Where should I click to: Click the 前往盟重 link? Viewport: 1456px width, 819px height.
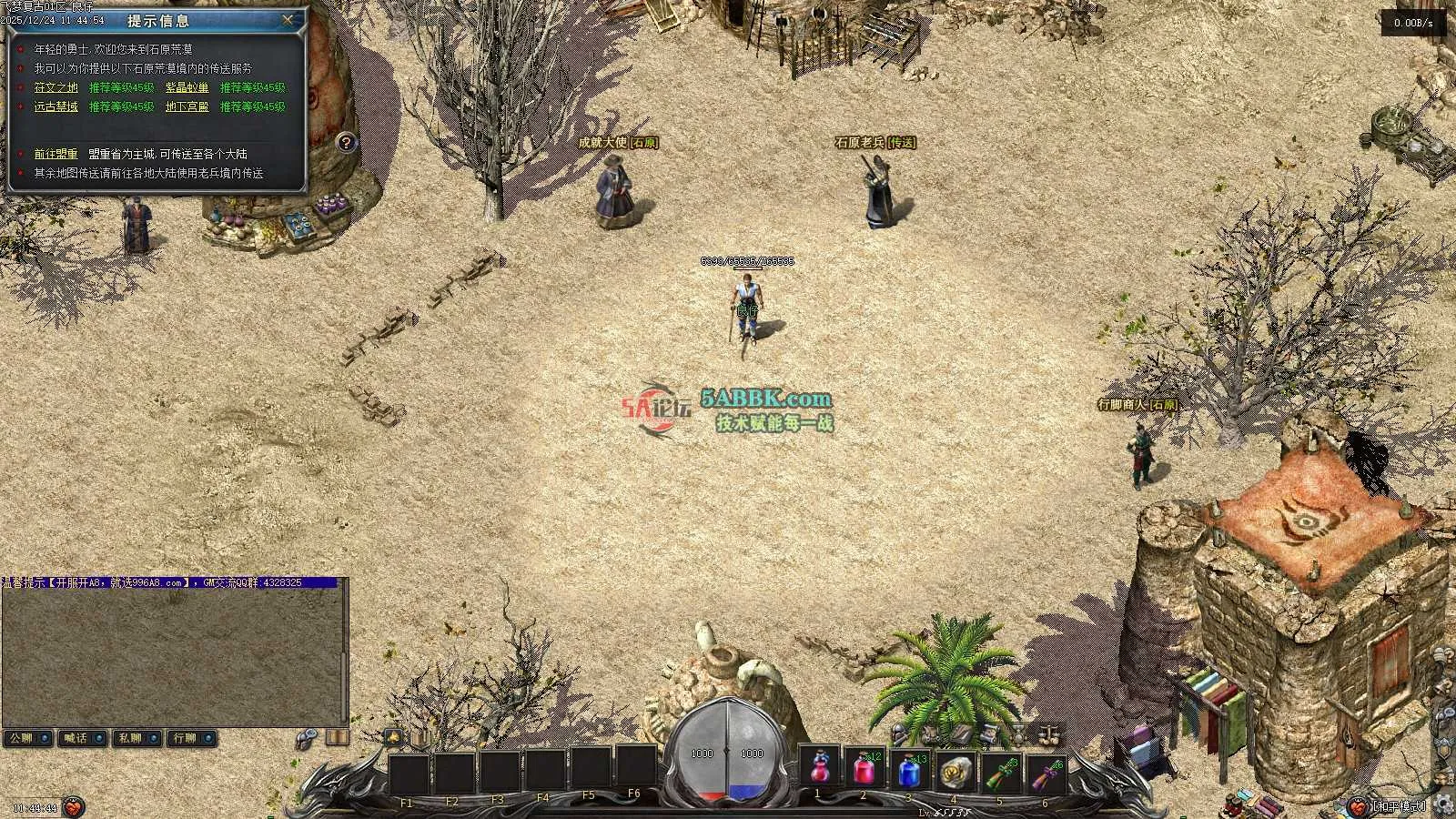pos(56,154)
